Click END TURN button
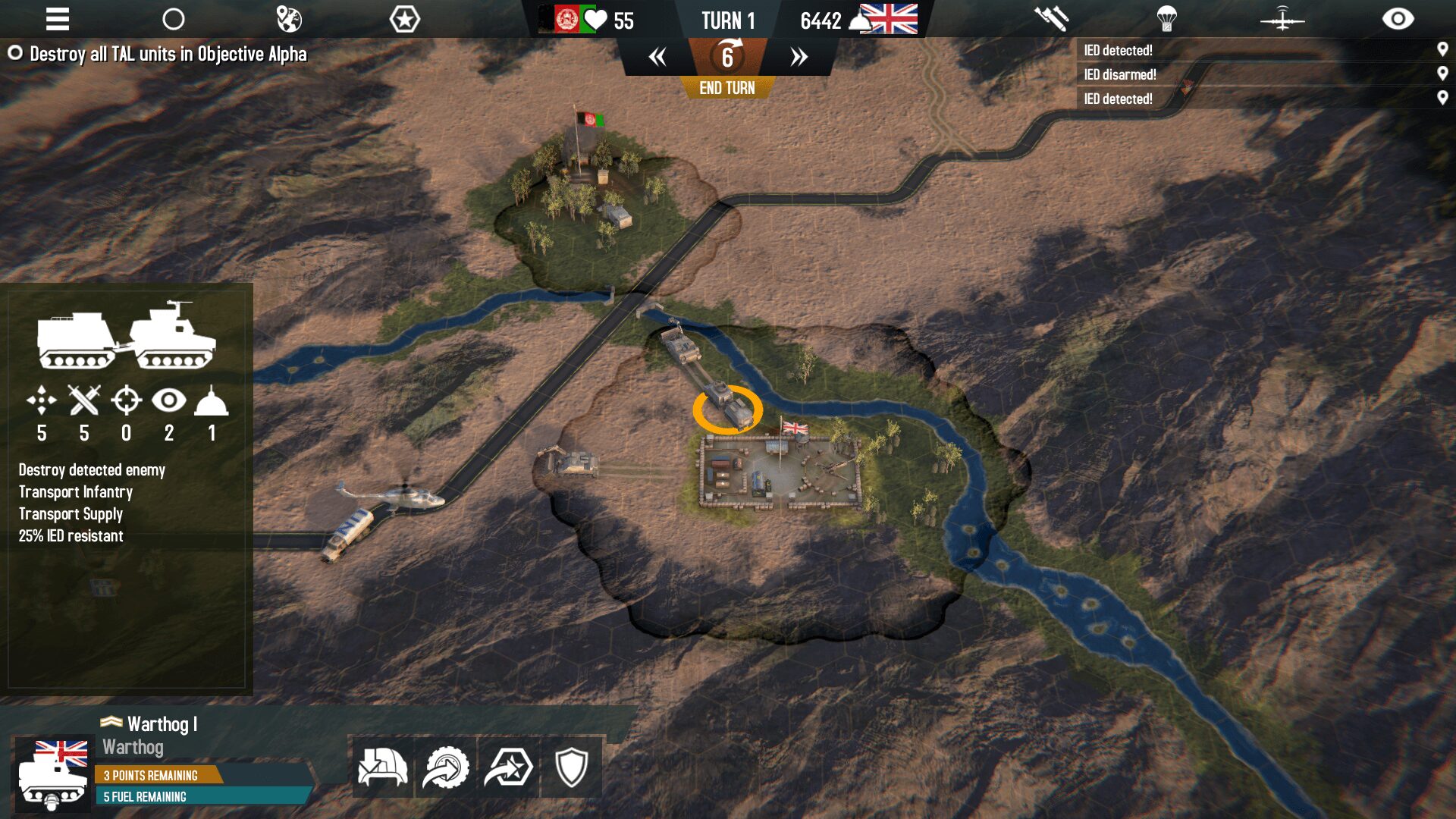The width and height of the screenshot is (1456, 819). [x=726, y=88]
